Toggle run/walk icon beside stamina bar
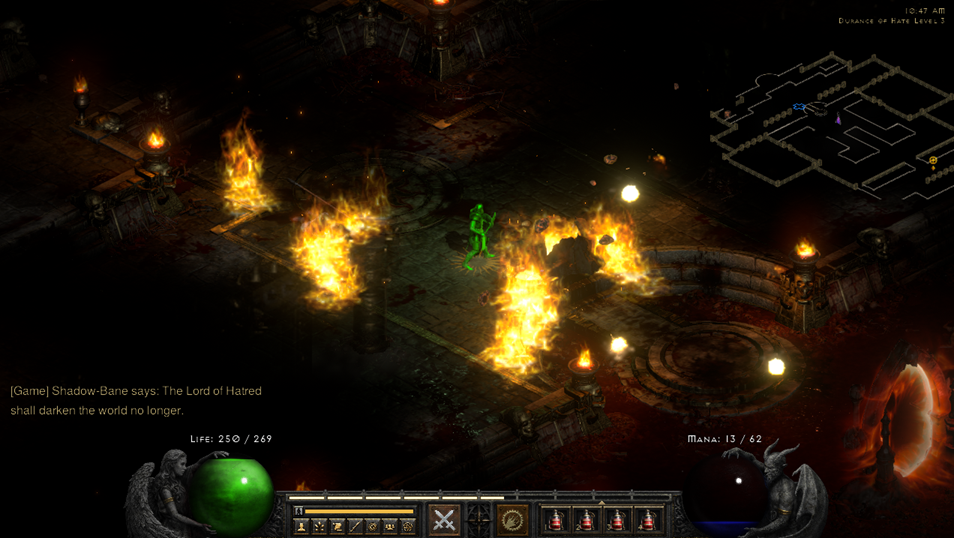Image resolution: width=954 pixels, height=538 pixels. (299, 511)
